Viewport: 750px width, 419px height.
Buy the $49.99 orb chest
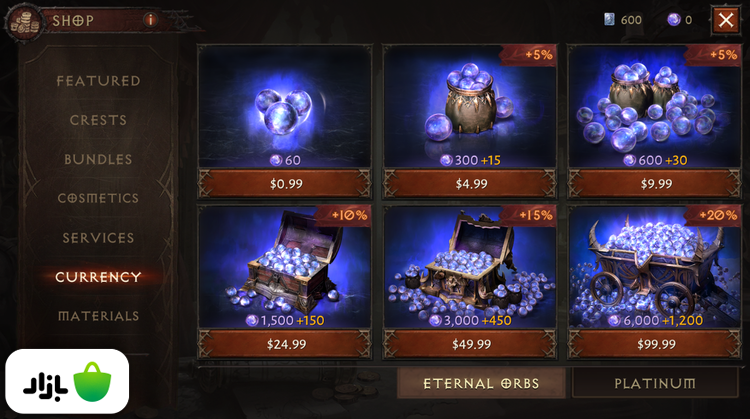click(472, 344)
